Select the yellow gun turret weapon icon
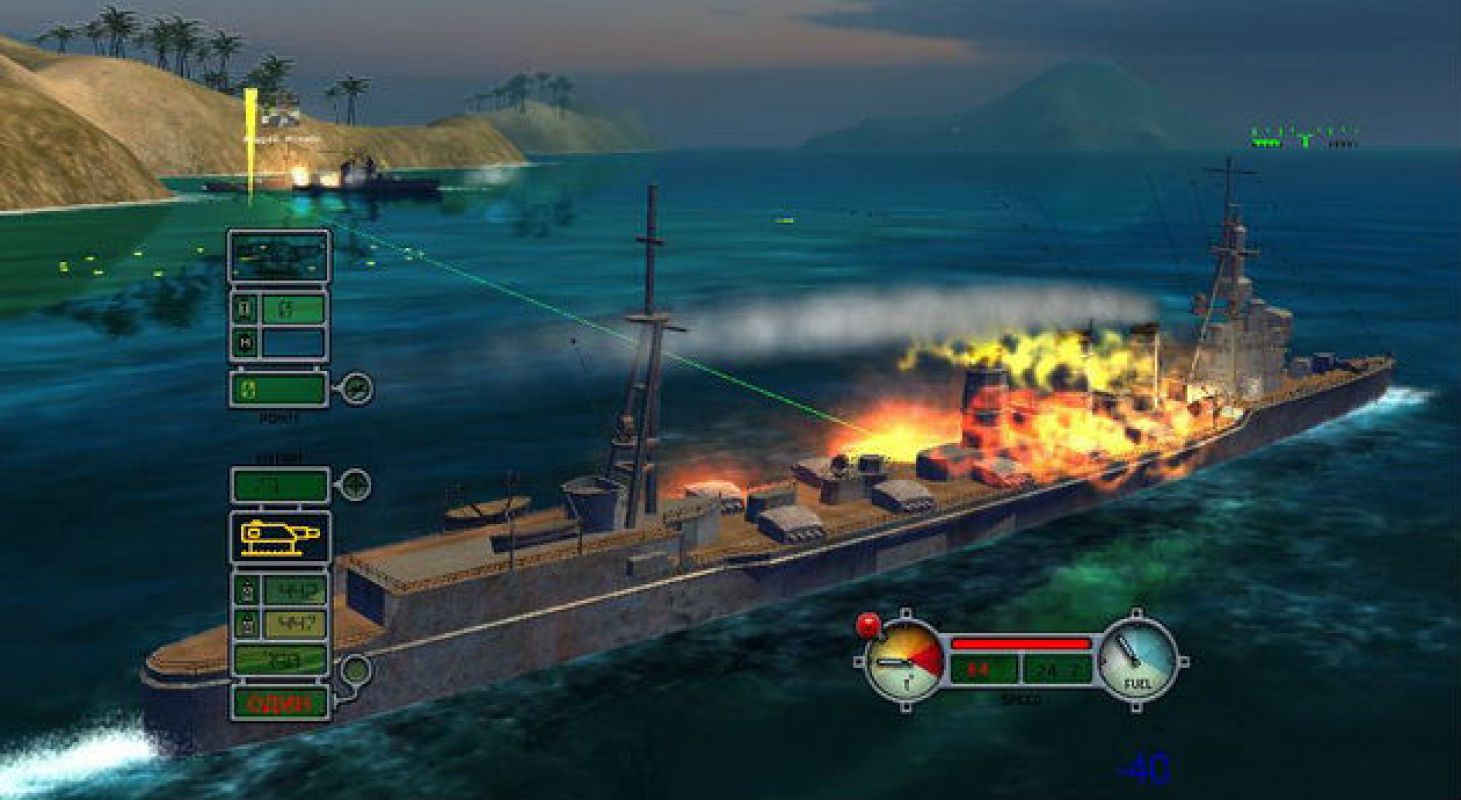This screenshot has height=800, width=1461. (280, 538)
